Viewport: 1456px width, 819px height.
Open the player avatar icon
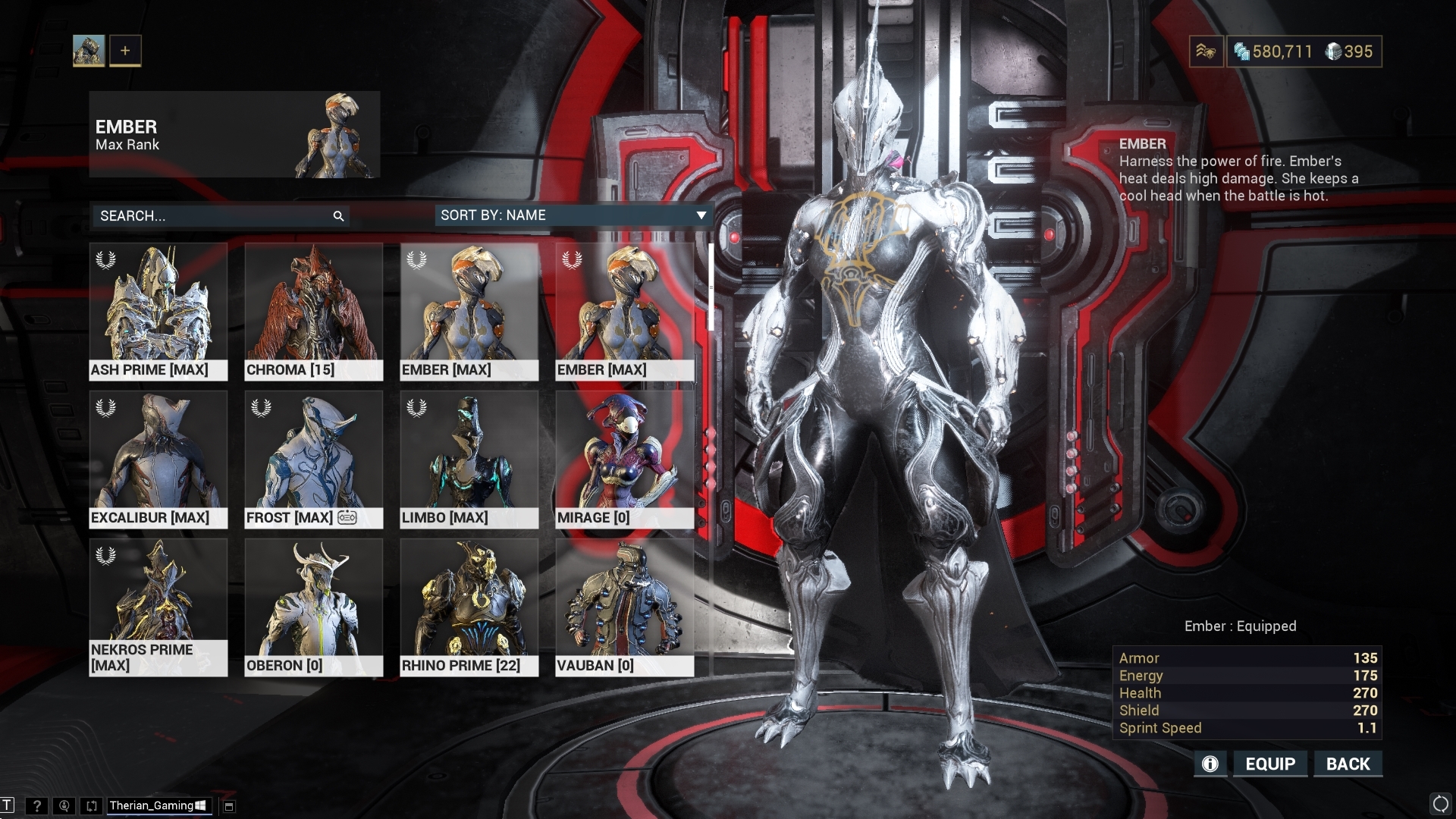89,51
